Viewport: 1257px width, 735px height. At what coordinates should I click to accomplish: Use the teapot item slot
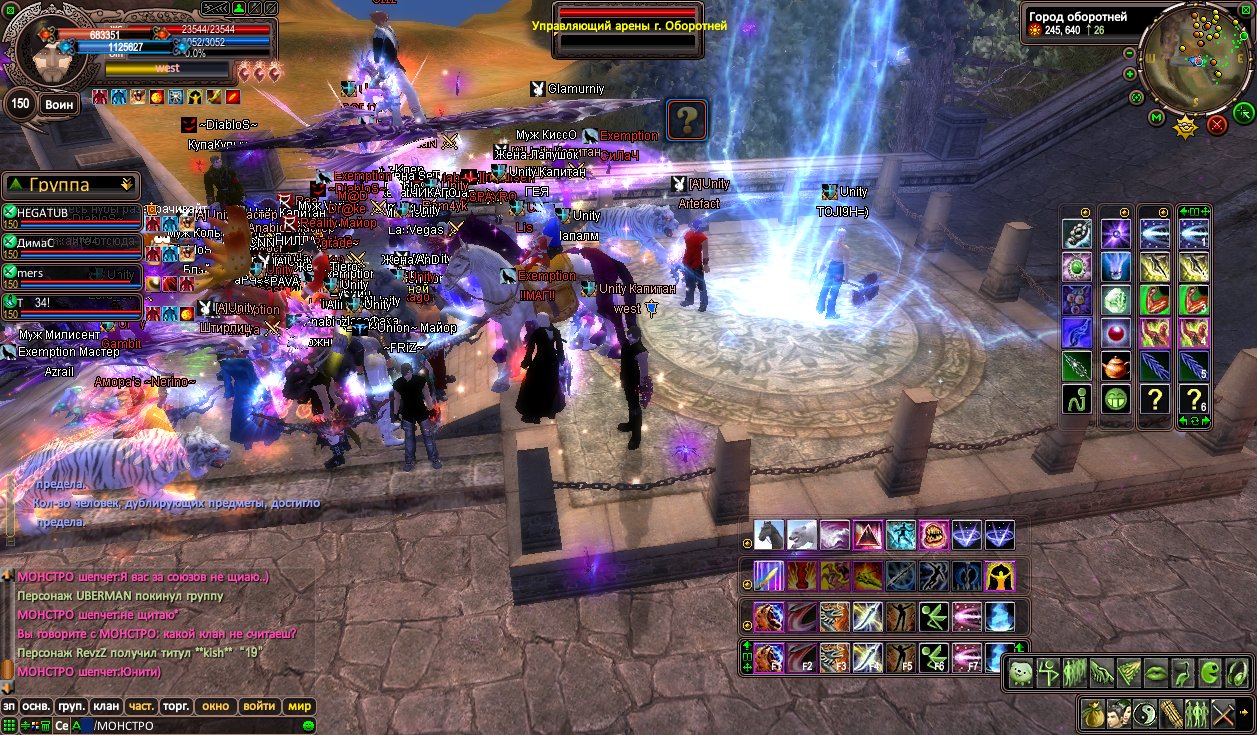(1116, 366)
